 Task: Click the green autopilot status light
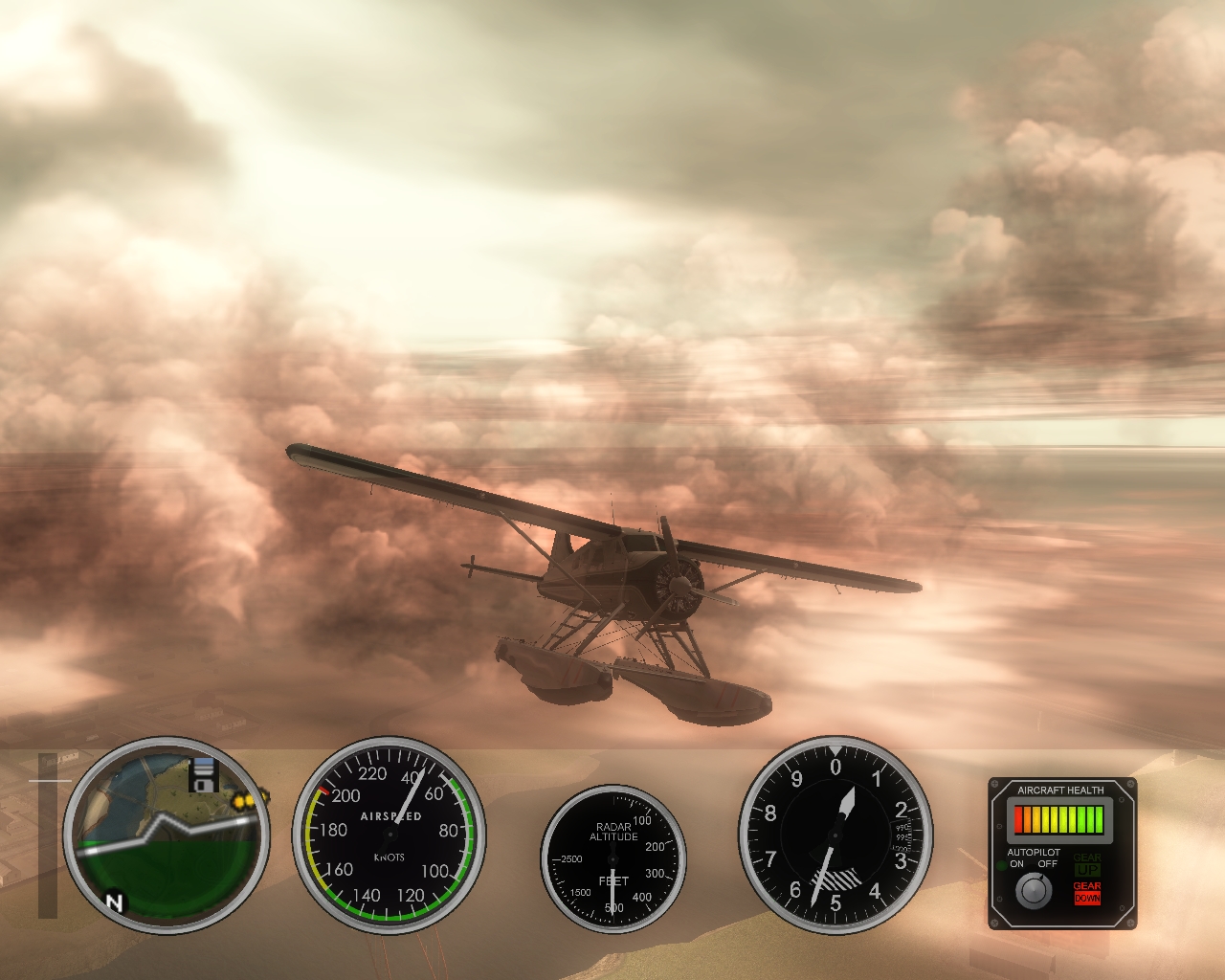pyautogui.click(x=1002, y=863)
